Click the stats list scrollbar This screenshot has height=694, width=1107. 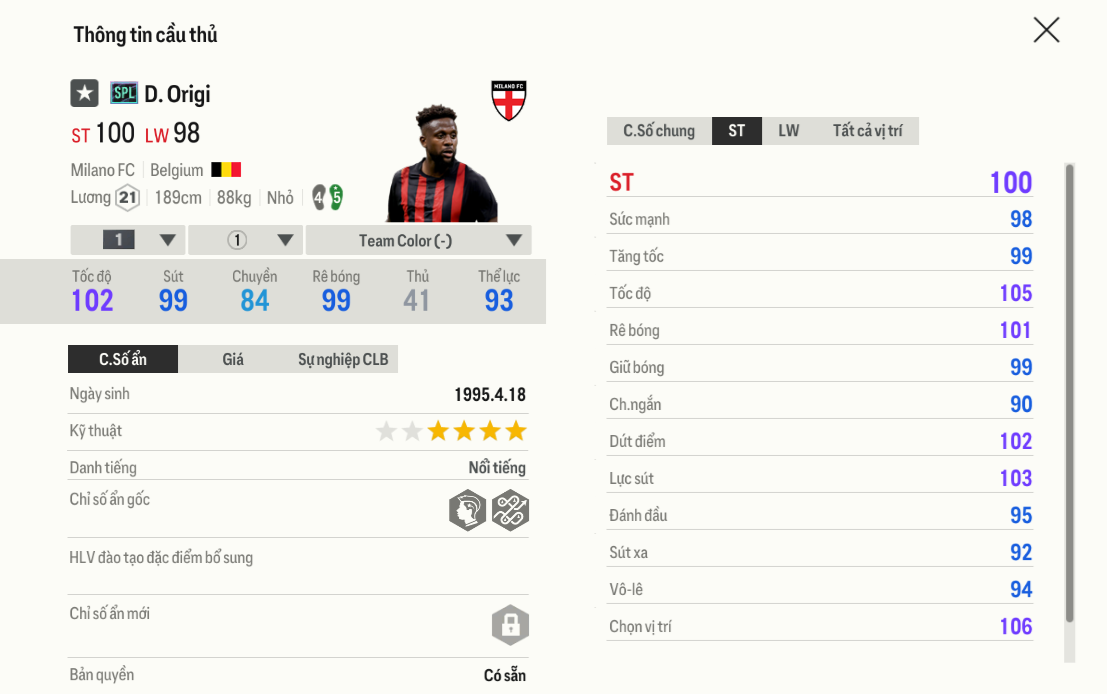[x=1069, y=392]
